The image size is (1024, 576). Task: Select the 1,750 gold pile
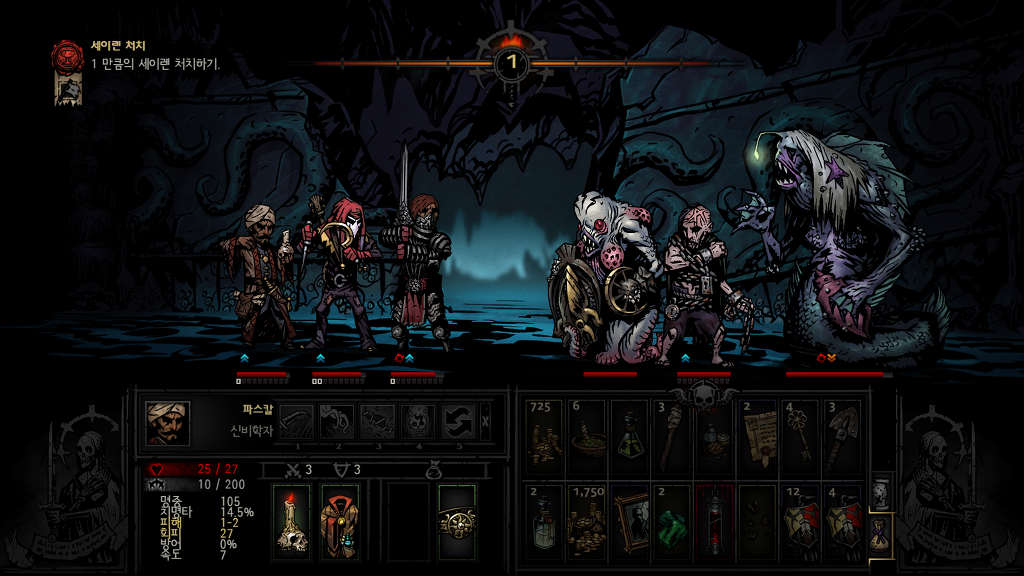tap(586, 520)
